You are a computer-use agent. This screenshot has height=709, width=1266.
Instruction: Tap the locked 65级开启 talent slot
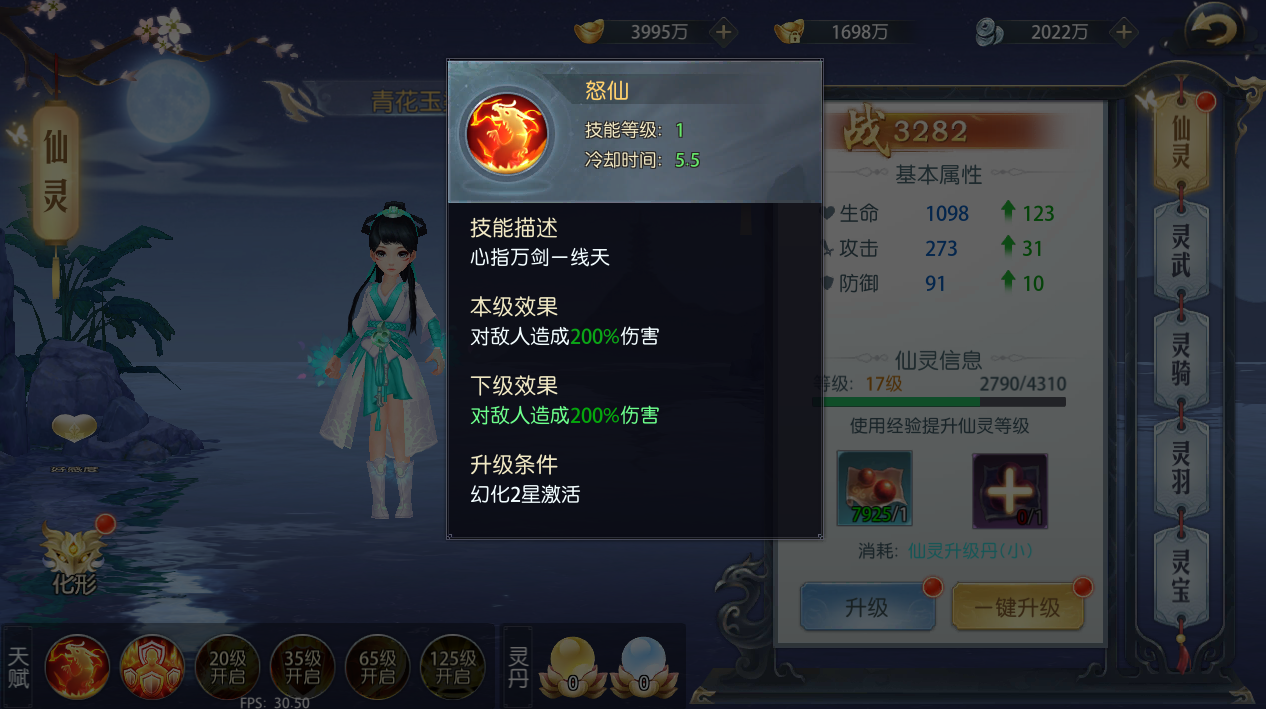[377, 666]
